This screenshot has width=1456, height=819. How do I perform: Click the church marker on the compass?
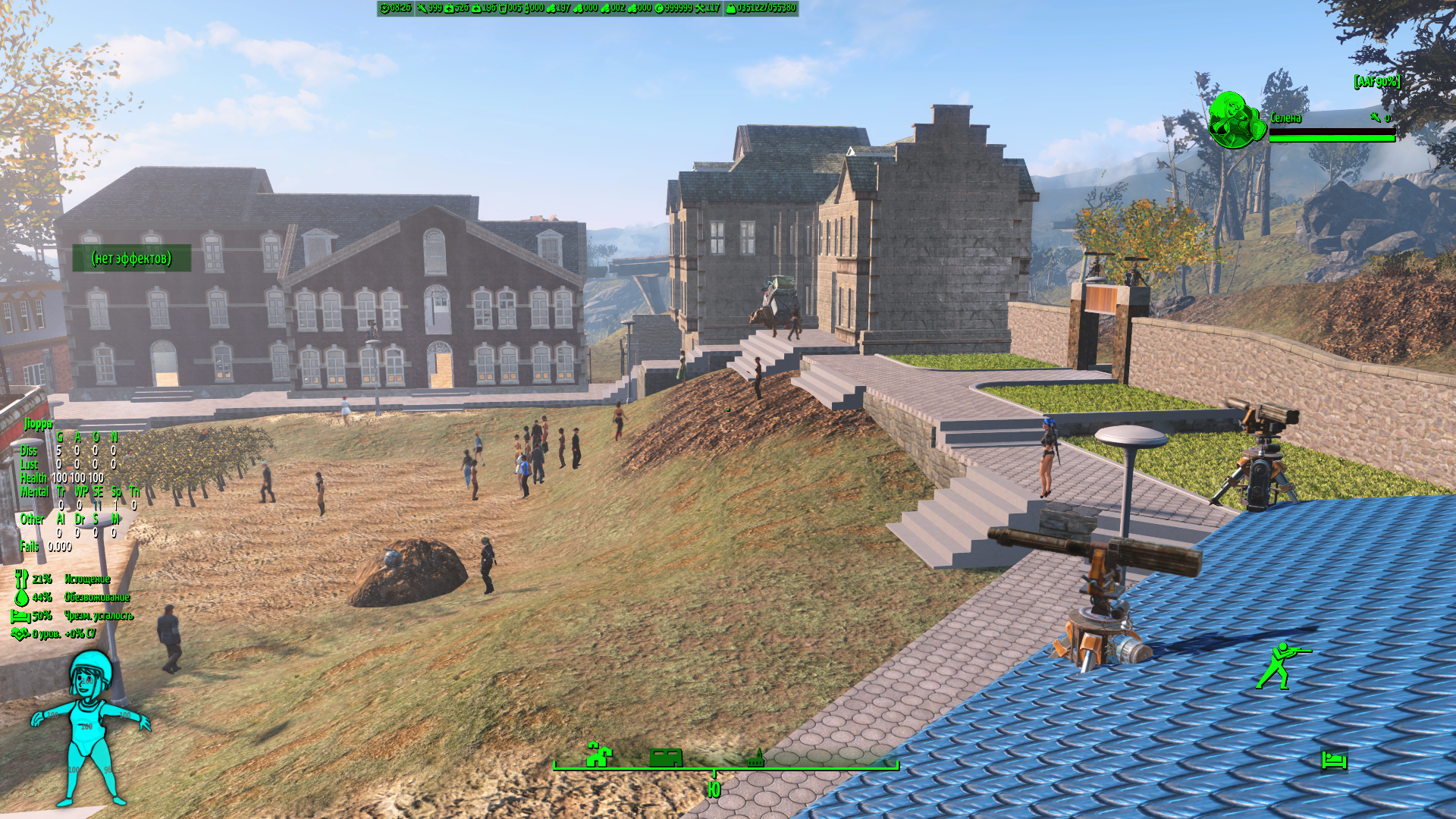pos(755,758)
